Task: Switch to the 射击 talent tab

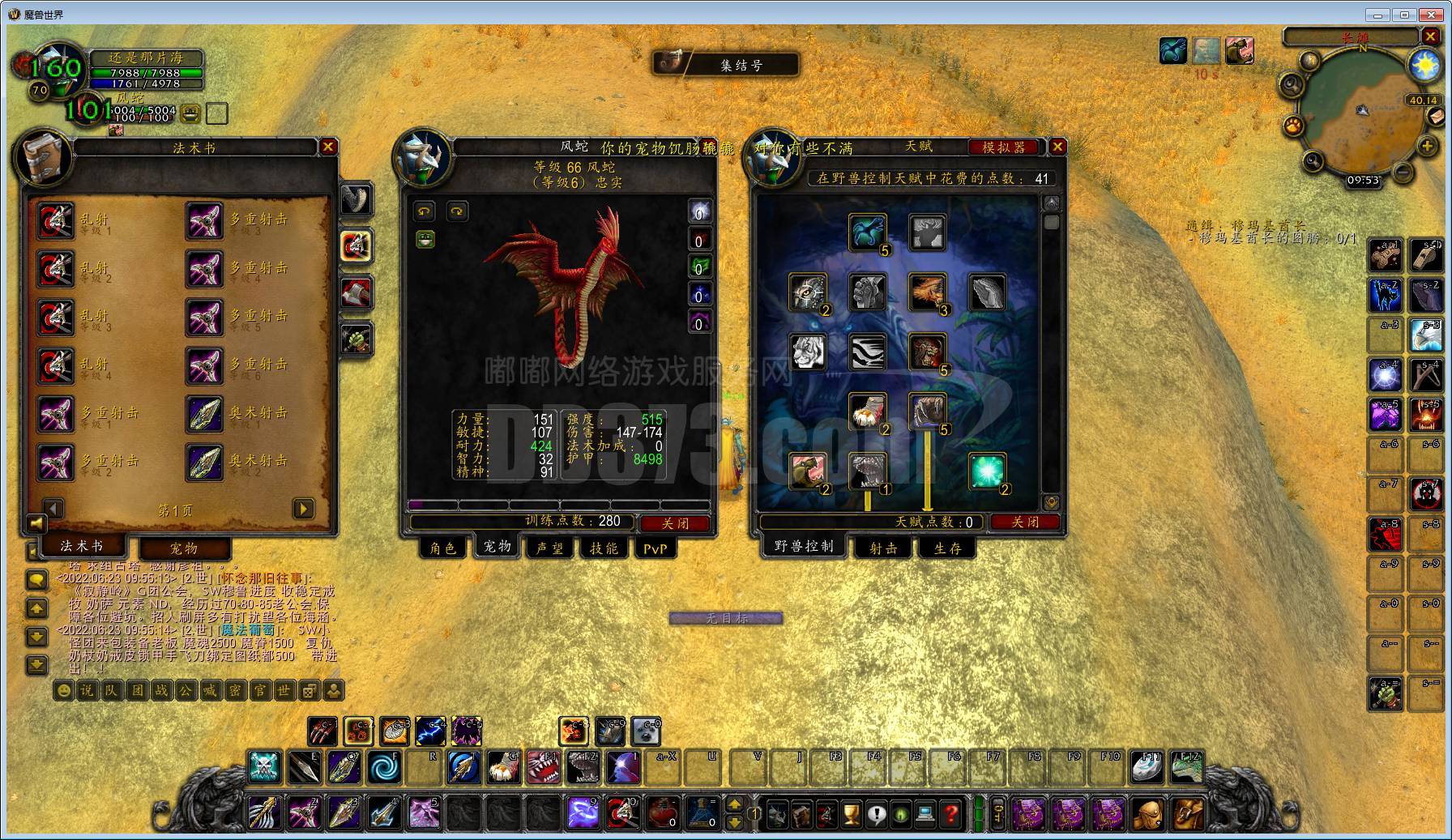Action: pyautogui.click(x=883, y=548)
